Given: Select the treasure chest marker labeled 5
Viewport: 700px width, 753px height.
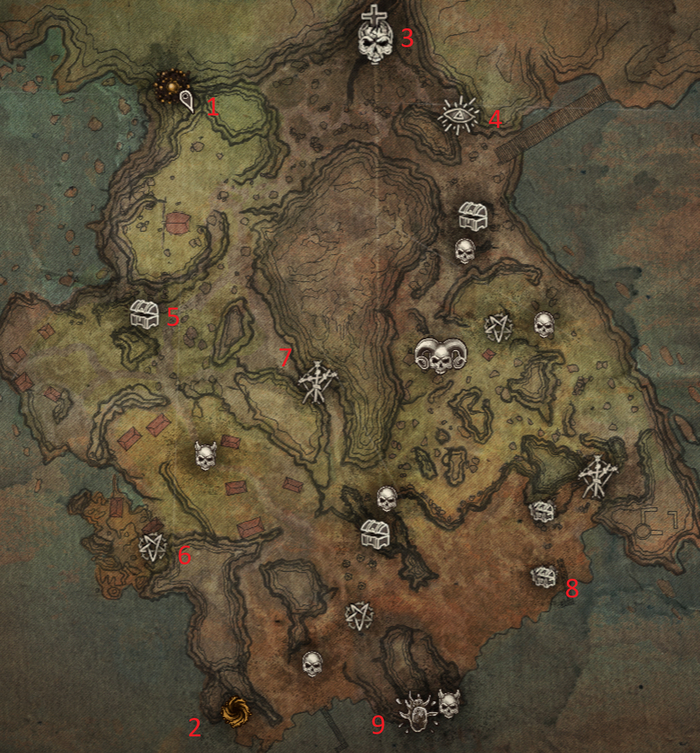Looking at the screenshot, I should tap(145, 315).
